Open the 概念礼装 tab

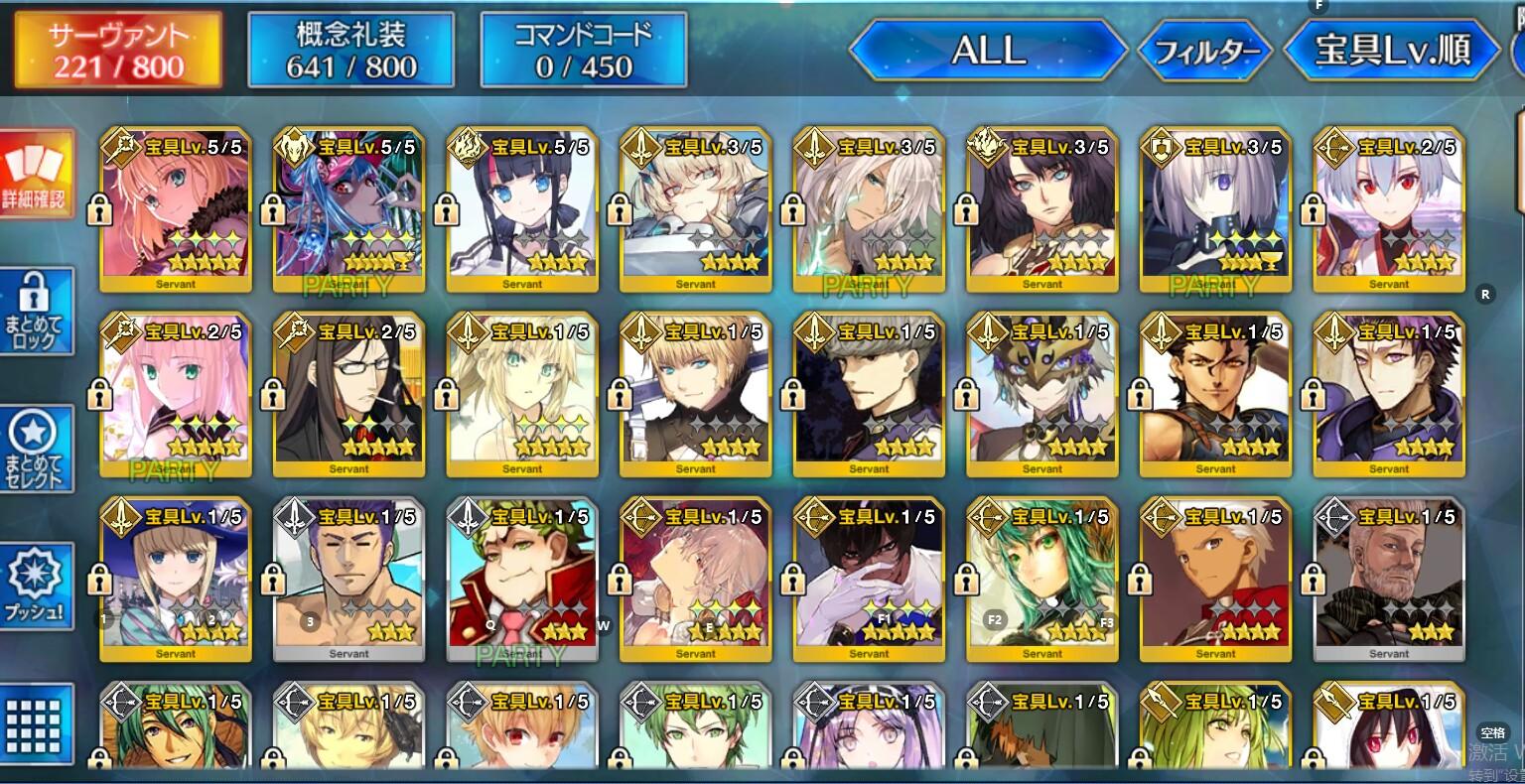pos(350,50)
